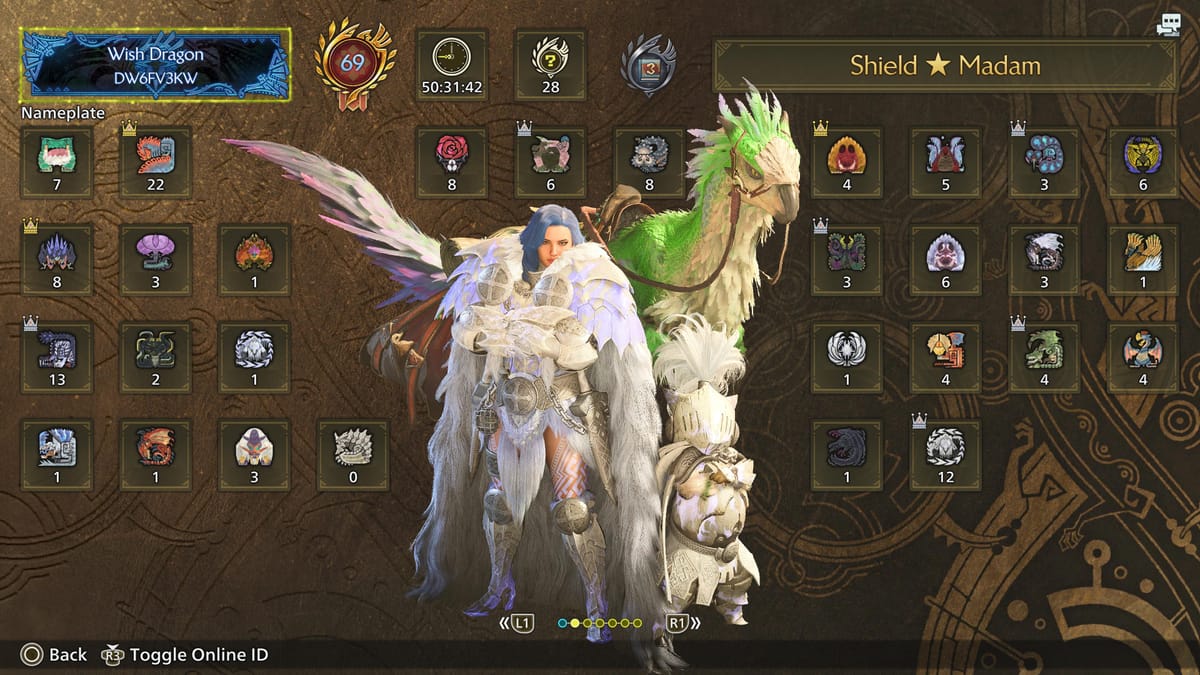Pick the black horned monster with count 2
Screen dimensions: 1200x675
pos(155,357)
